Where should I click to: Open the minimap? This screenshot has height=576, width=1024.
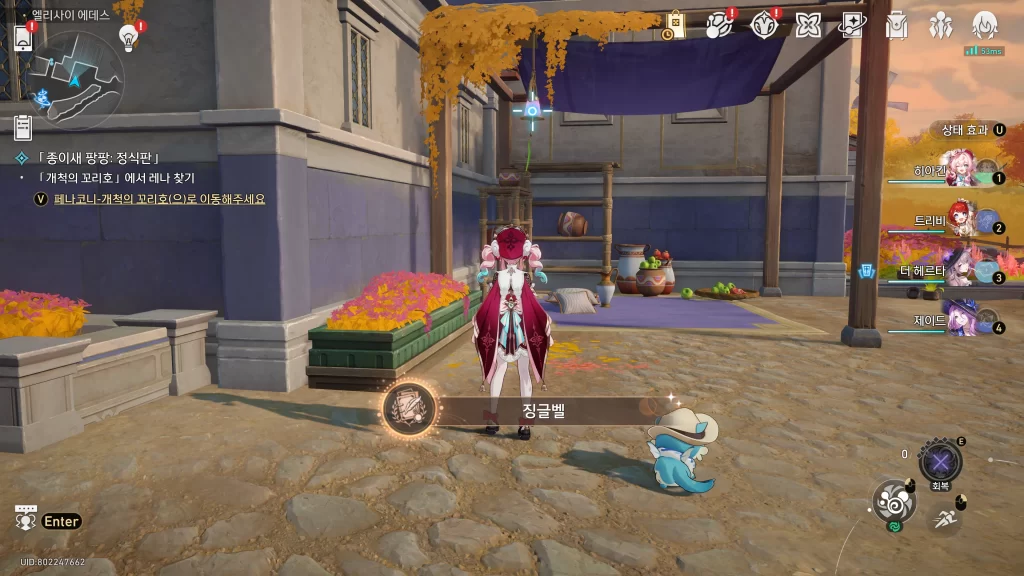[75, 80]
